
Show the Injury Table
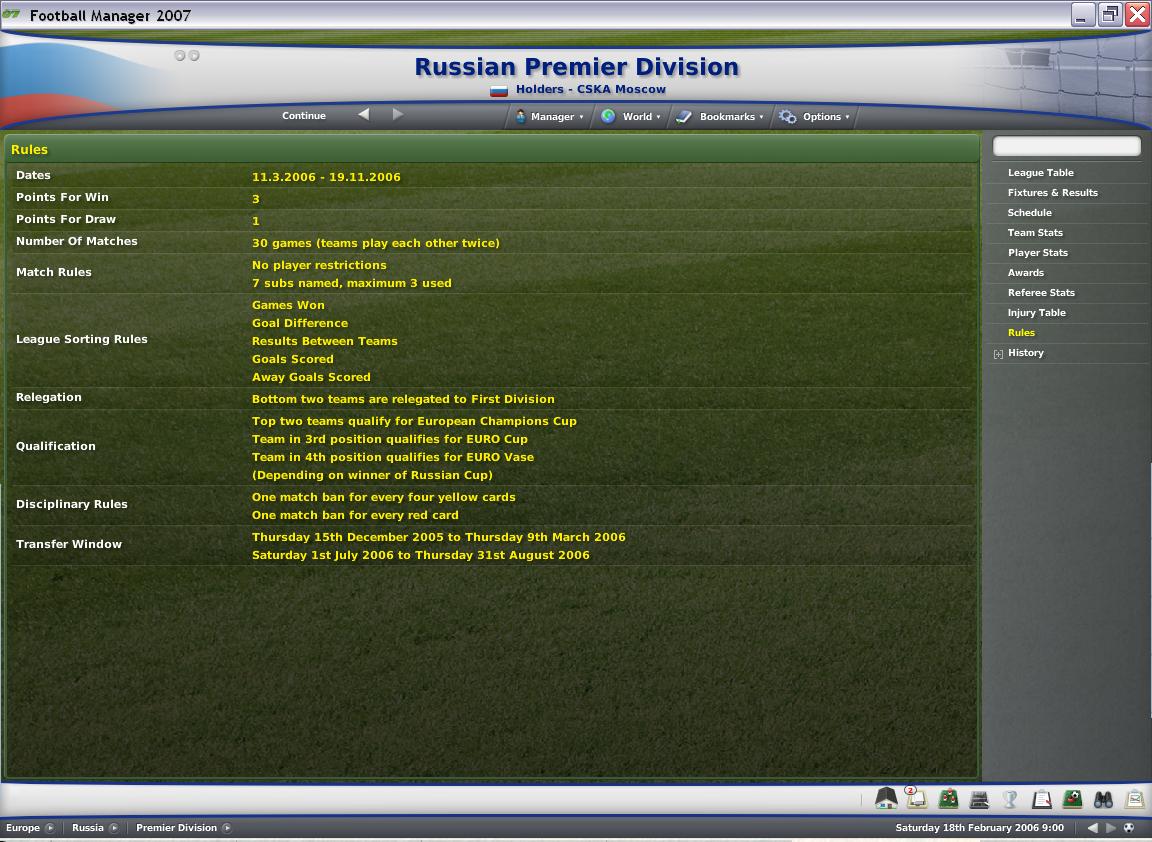pyautogui.click(x=1036, y=313)
